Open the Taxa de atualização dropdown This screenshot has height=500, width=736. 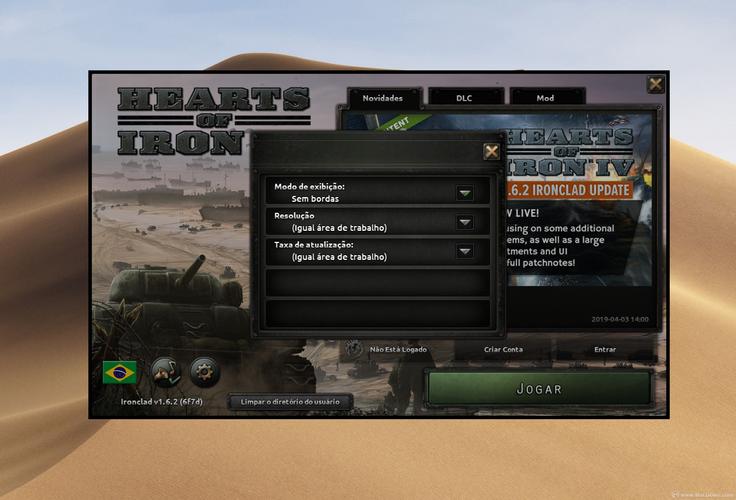pyautogui.click(x=465, y=251)
